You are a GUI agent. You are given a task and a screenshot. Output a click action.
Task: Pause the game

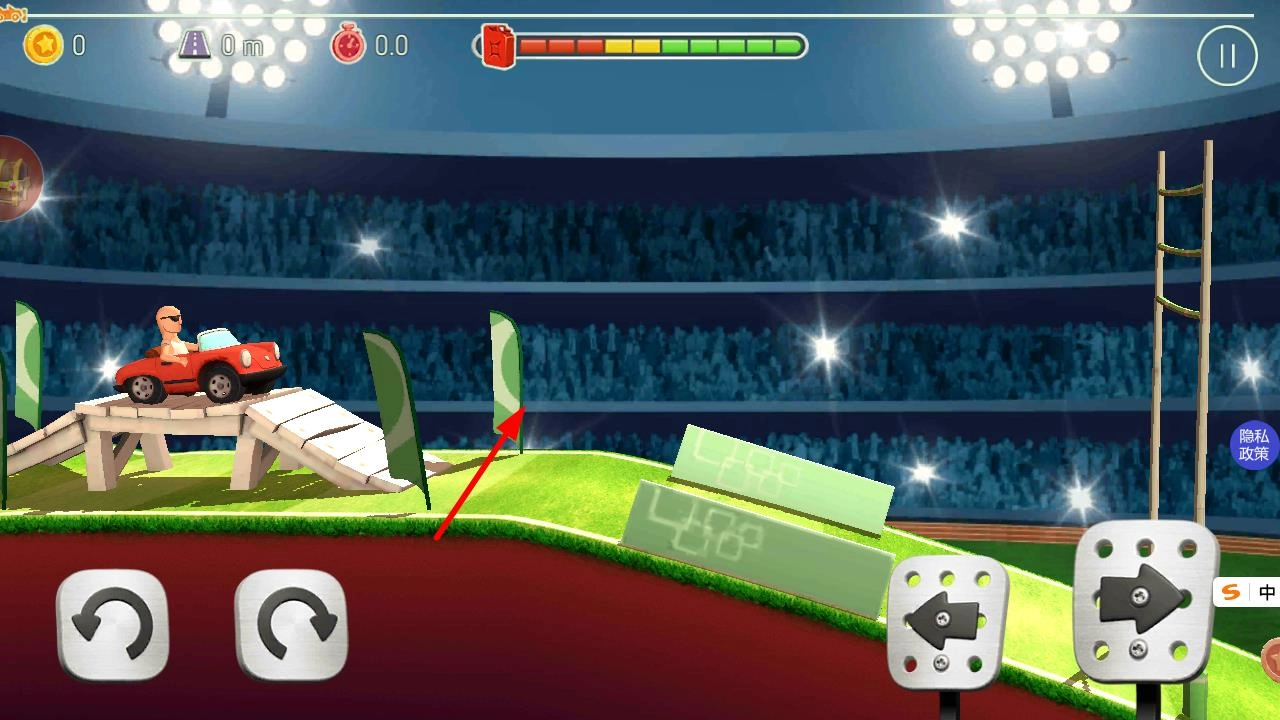(x=1227, y=56)
